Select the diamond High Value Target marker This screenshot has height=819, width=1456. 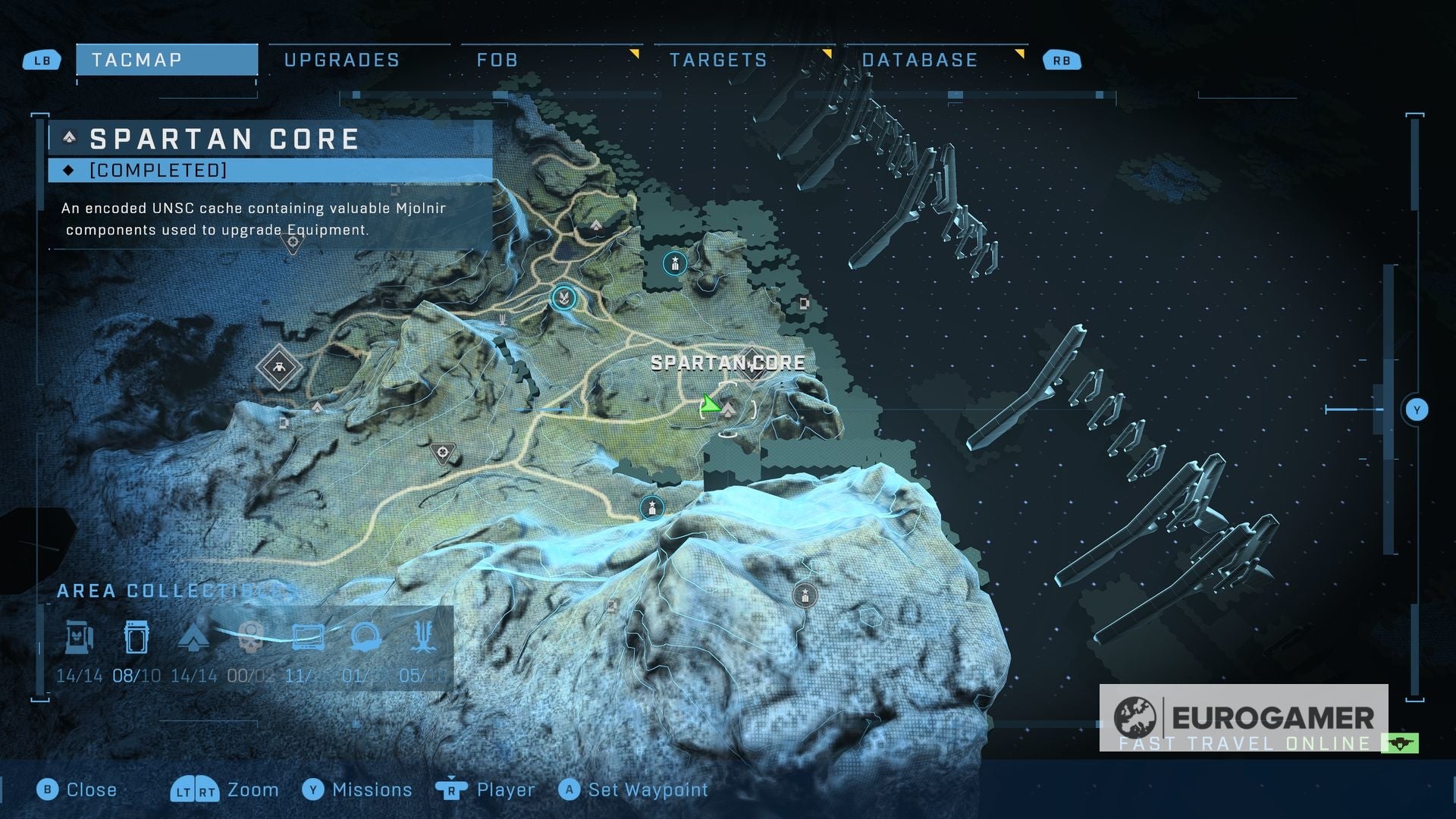pos(279,369)
